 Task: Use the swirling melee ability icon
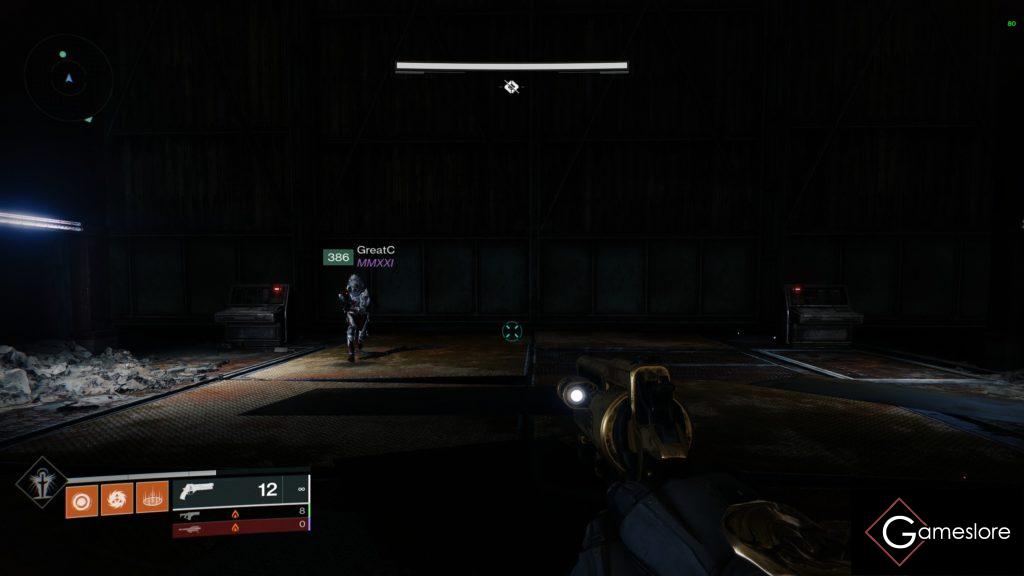point(115,497)
